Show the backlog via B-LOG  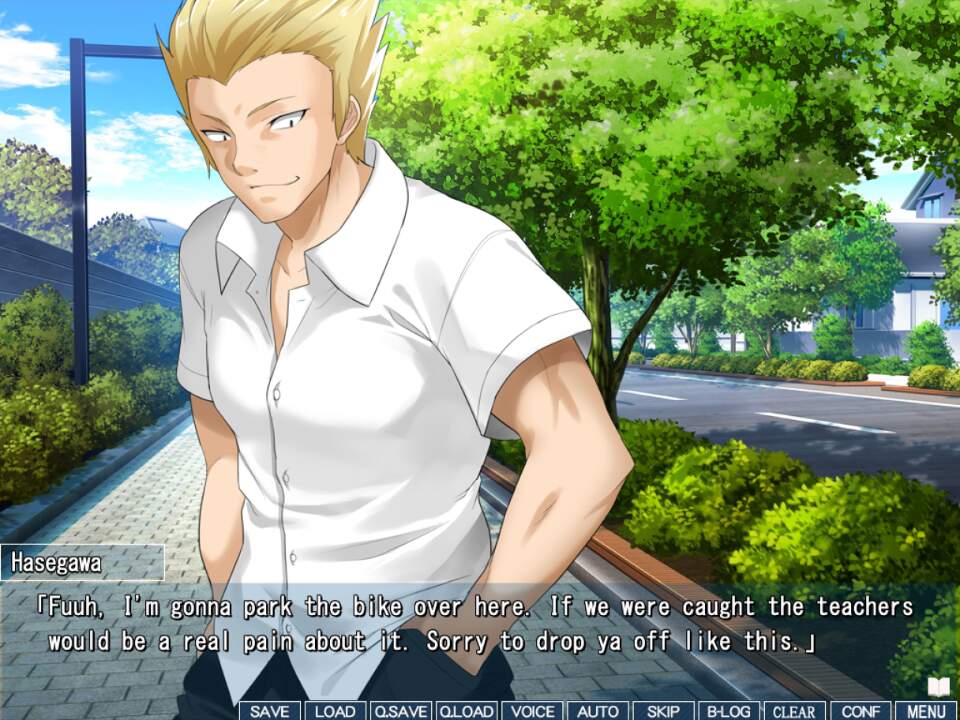(x=729, y=711)
